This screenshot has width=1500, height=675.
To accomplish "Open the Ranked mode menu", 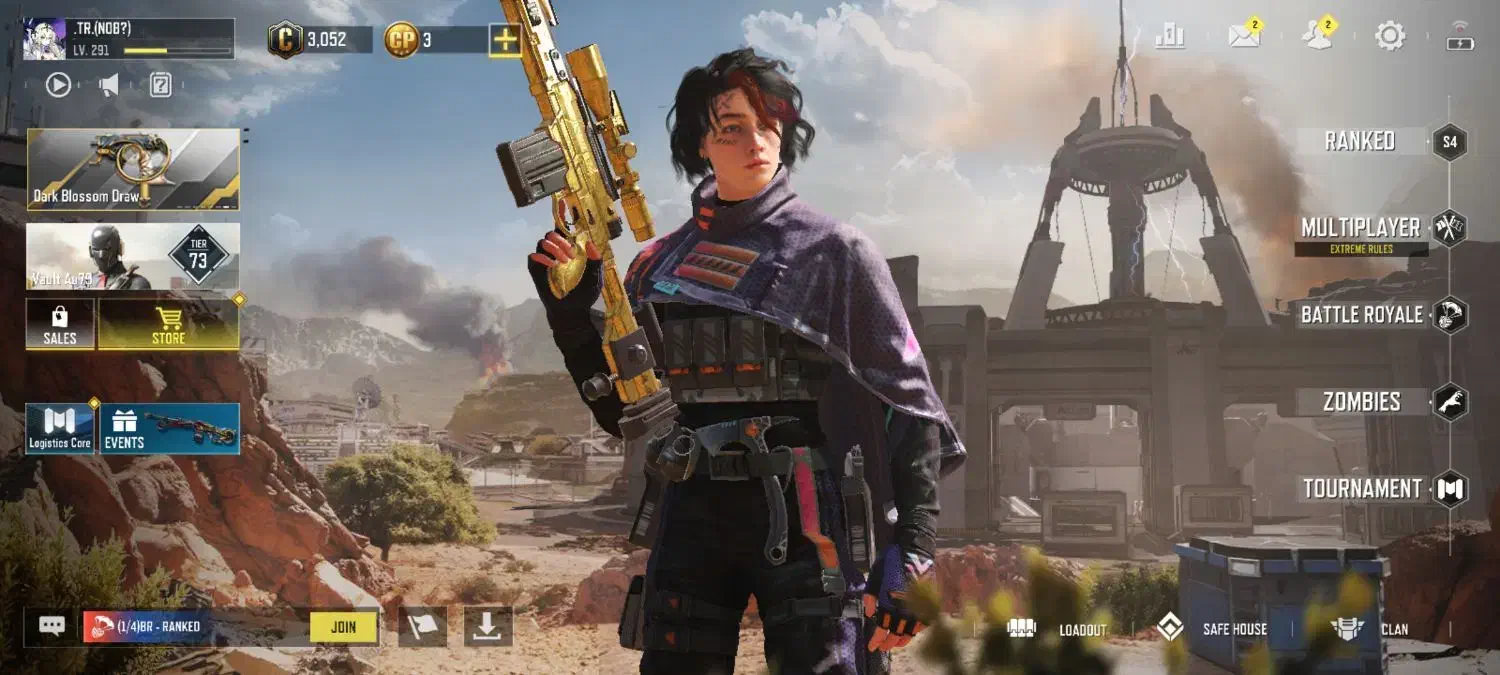I will tap(1360, 141).
